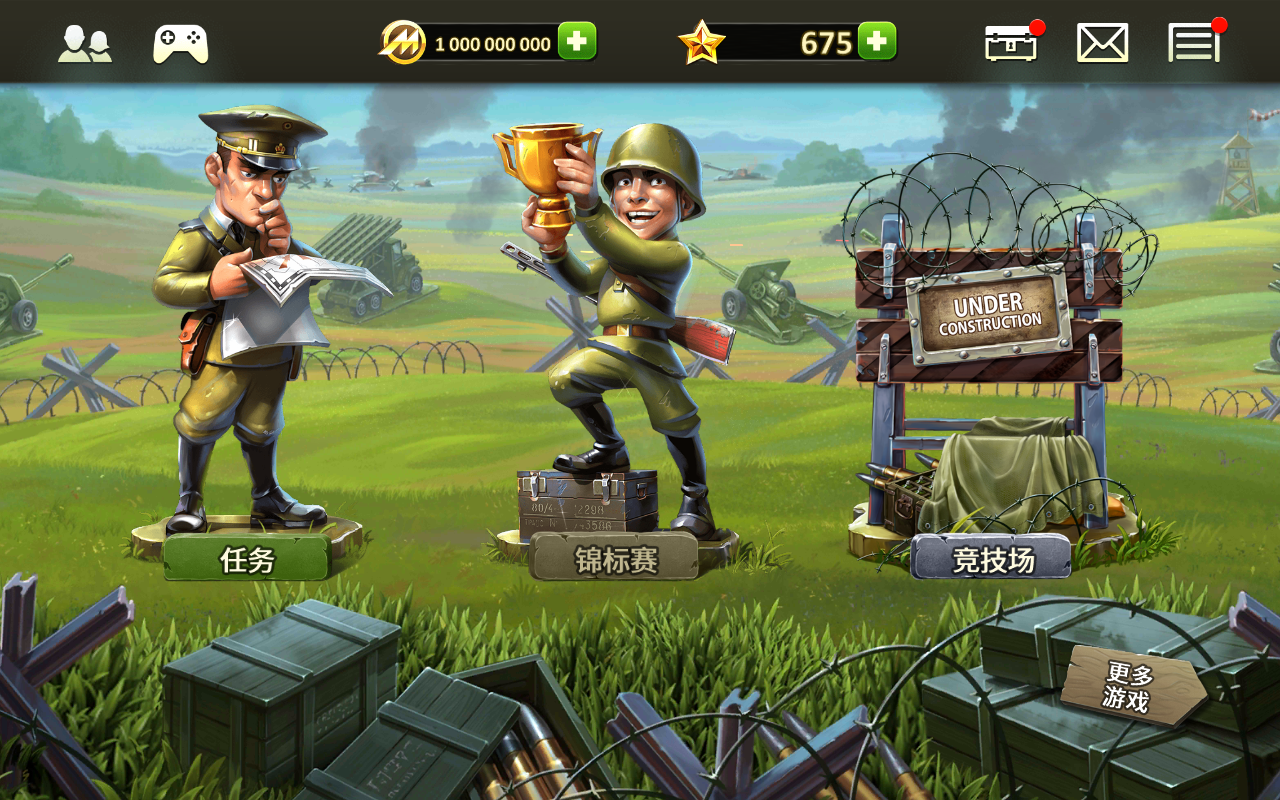Tap the 更多游戏 more games sign

[1129, 685]
